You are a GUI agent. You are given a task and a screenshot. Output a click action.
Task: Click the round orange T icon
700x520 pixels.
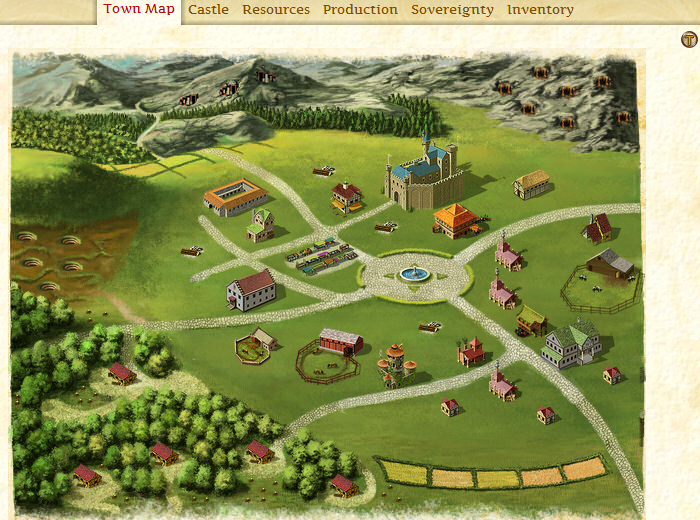click(689, 40)
